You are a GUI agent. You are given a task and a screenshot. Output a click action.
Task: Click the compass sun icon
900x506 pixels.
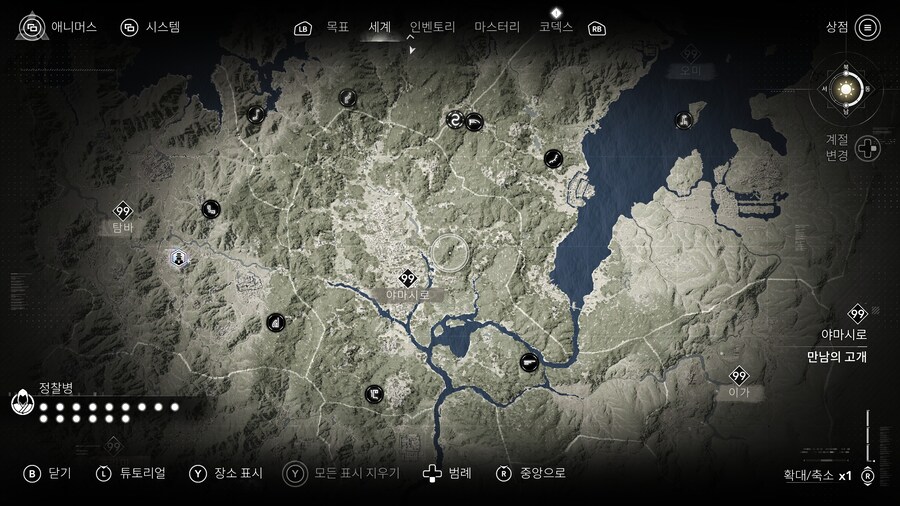click(846, 91)
